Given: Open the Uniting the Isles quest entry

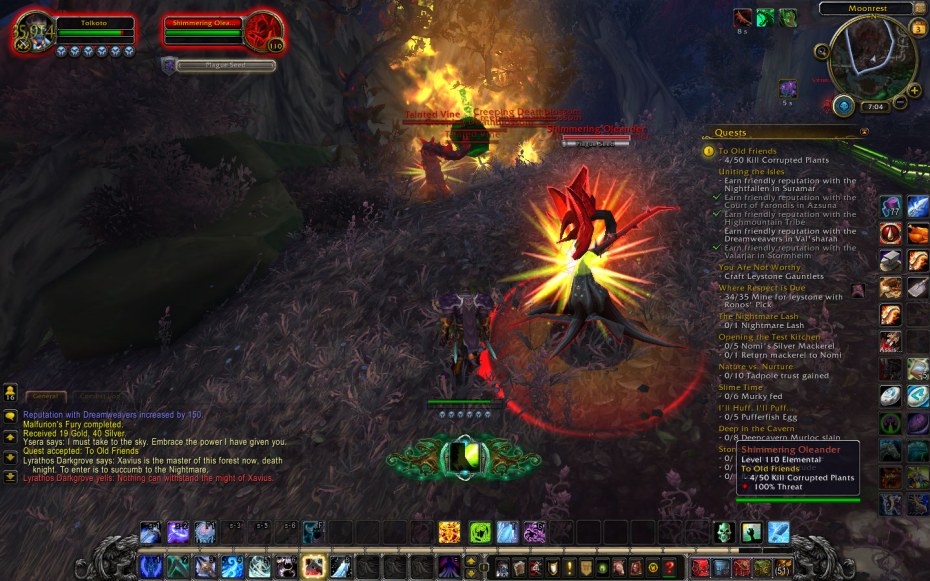Looking at the screenshot, I should 750,171.
